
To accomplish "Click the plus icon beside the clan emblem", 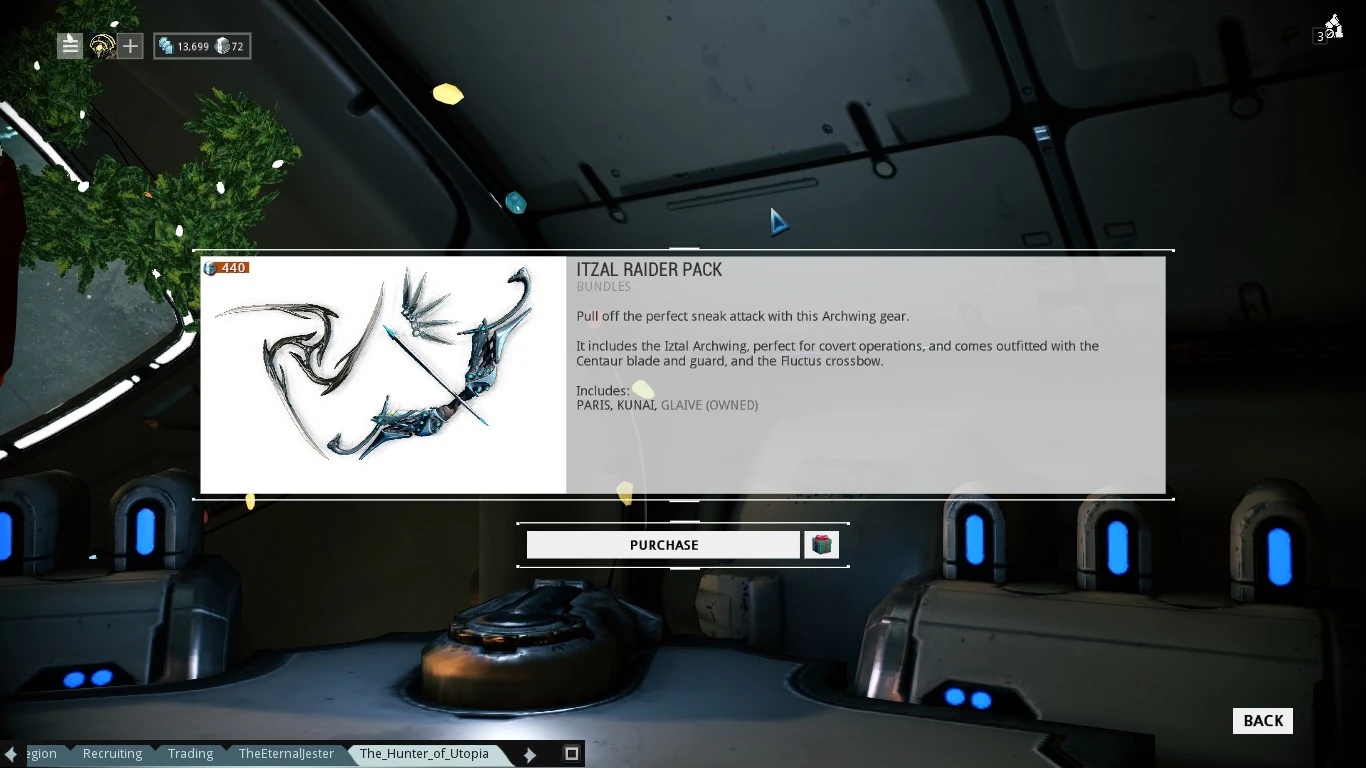I will [x=129, y=45].
